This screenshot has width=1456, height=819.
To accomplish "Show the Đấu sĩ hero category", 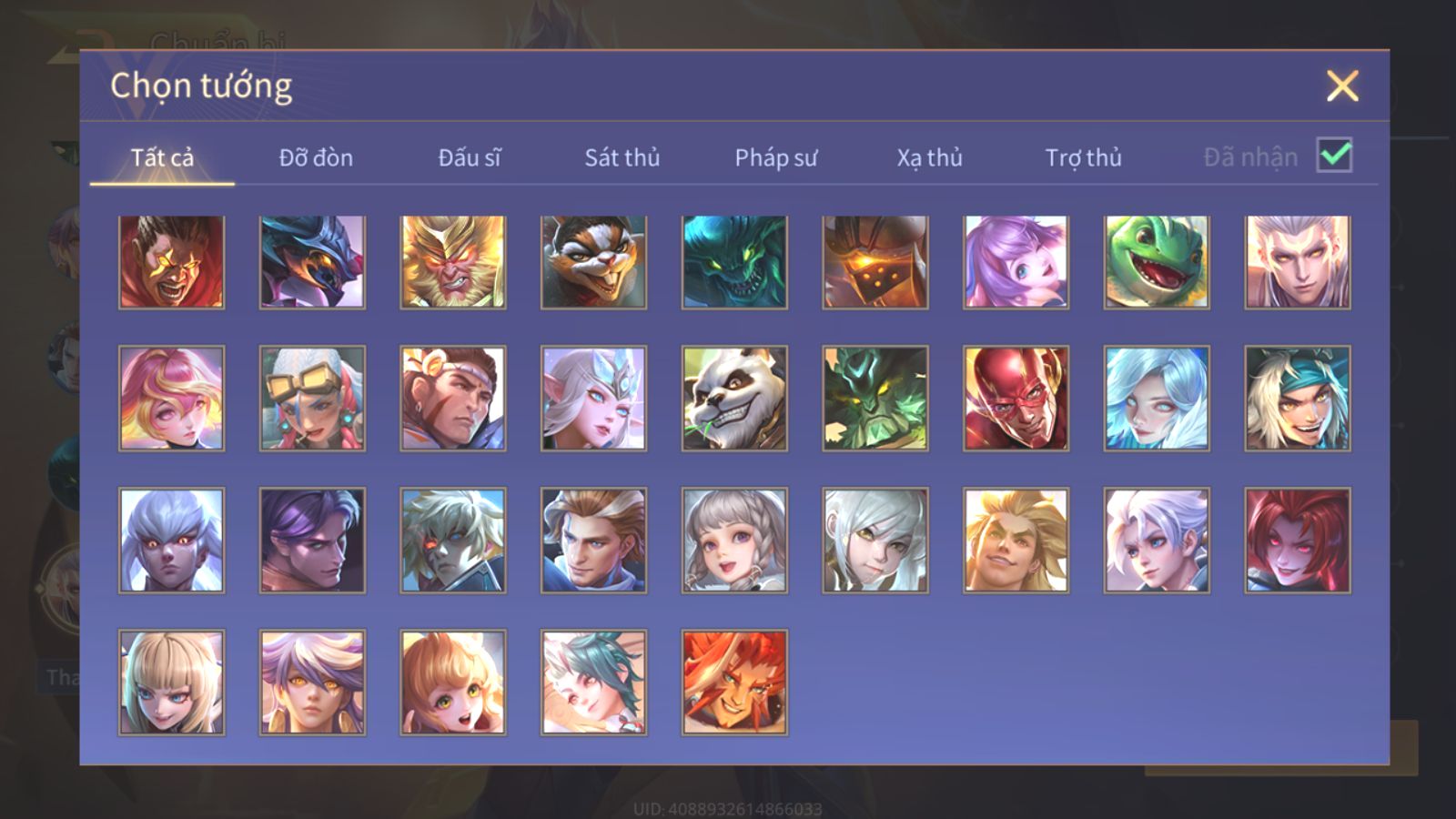I will [469, 157].
